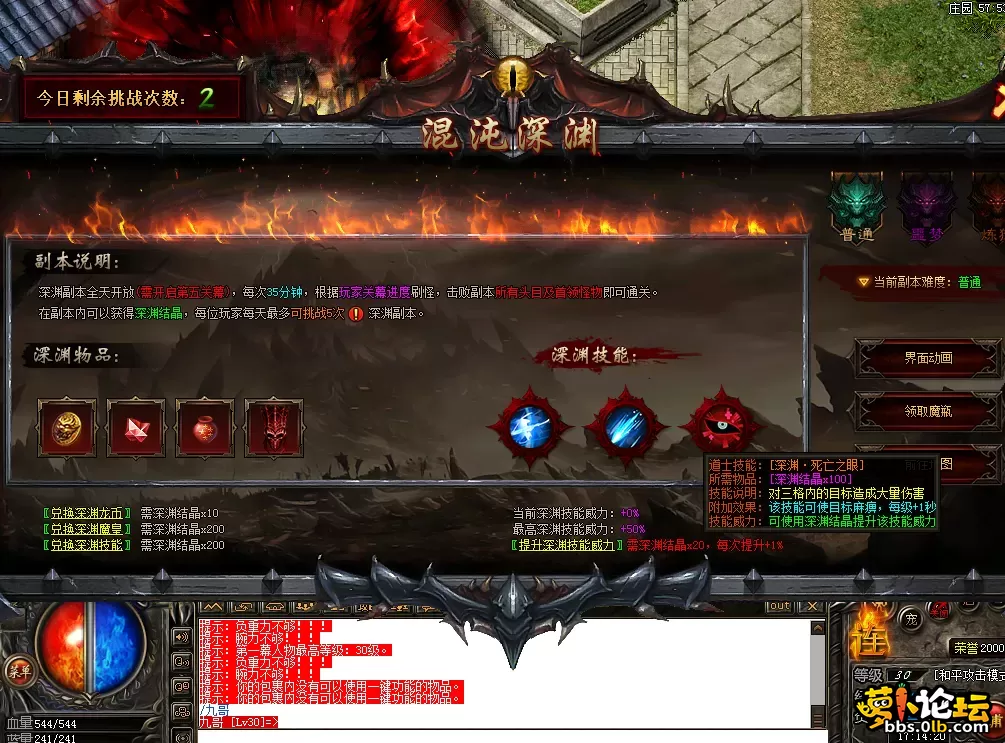The height and width of the screenshot is (743, 1005).
Task: Click the 领取魔瓶 button
Action: click(x=928, y=410)
